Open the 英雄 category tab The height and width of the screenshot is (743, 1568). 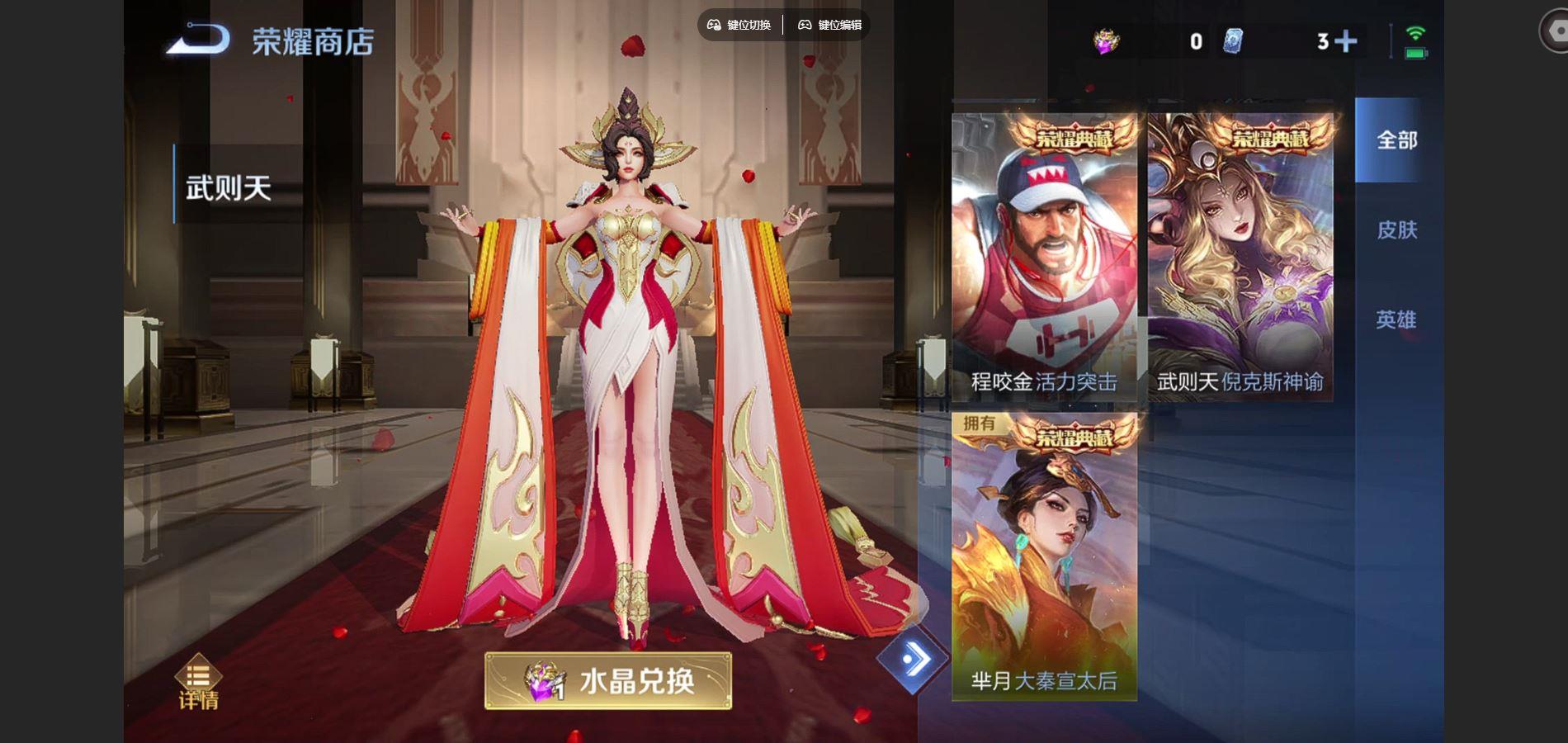coord(1396,319)
